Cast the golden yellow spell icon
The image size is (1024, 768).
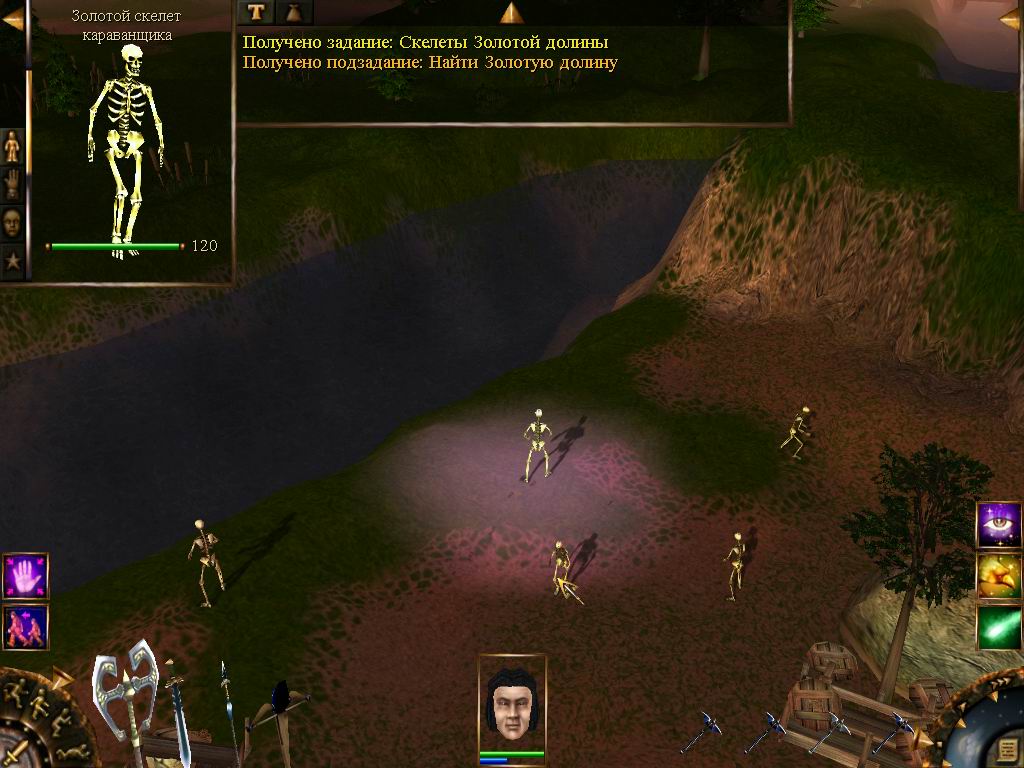tap(998, 576)
